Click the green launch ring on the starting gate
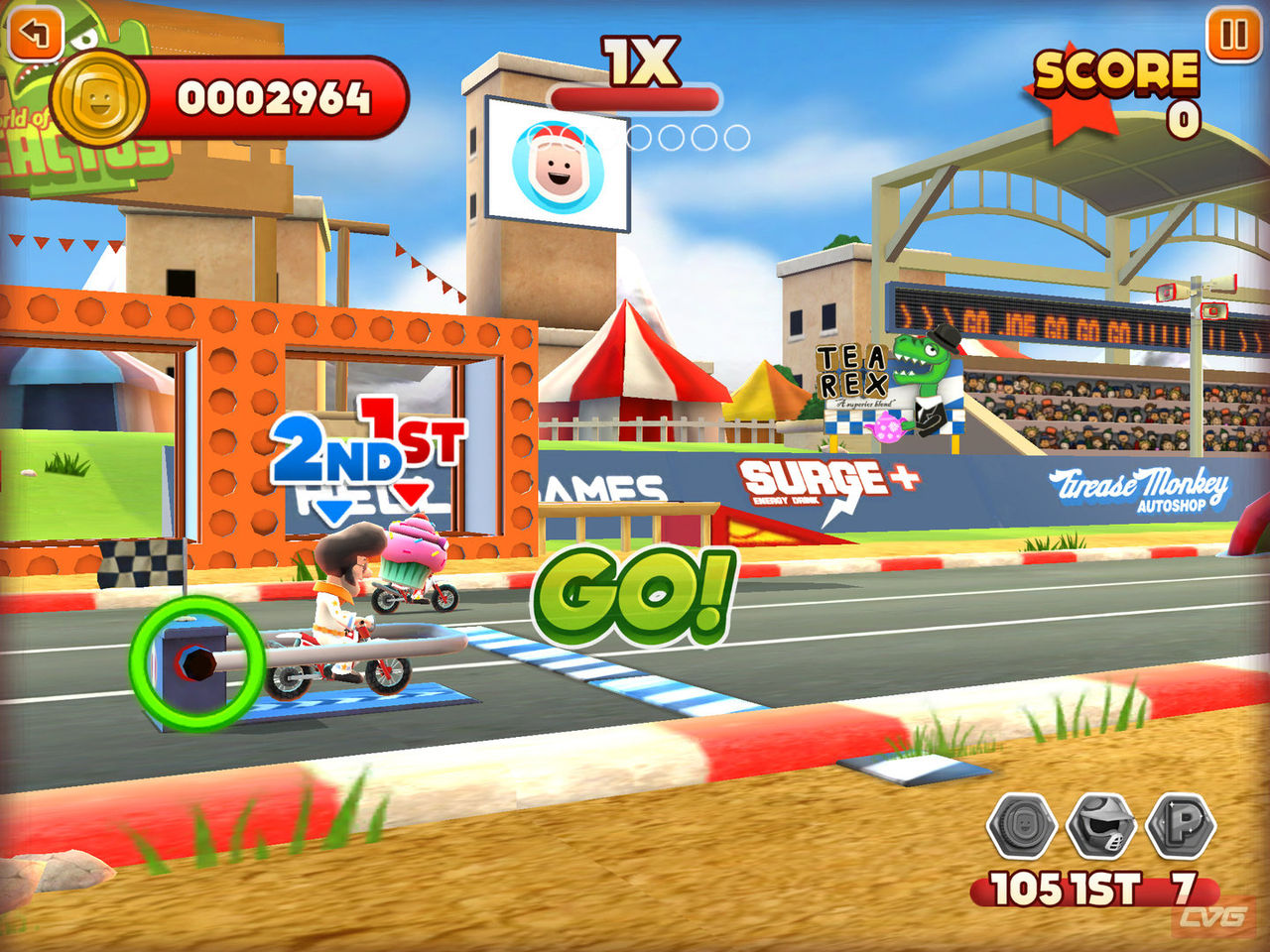Viewport: 1270px width, 952px height. [x=196, y=662]
